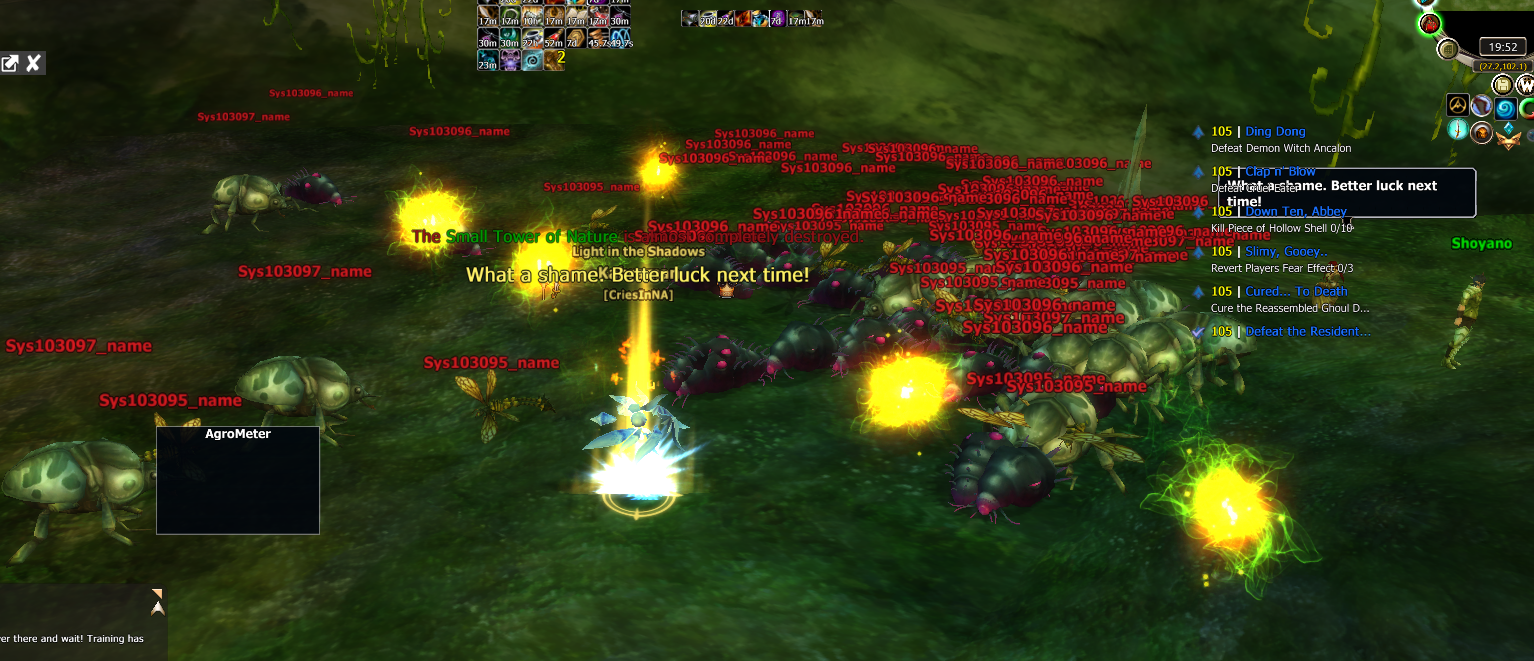Click the Defeat the Resident... quest link
This screenshot has width=1534, height=661.
click(1308, 332)
